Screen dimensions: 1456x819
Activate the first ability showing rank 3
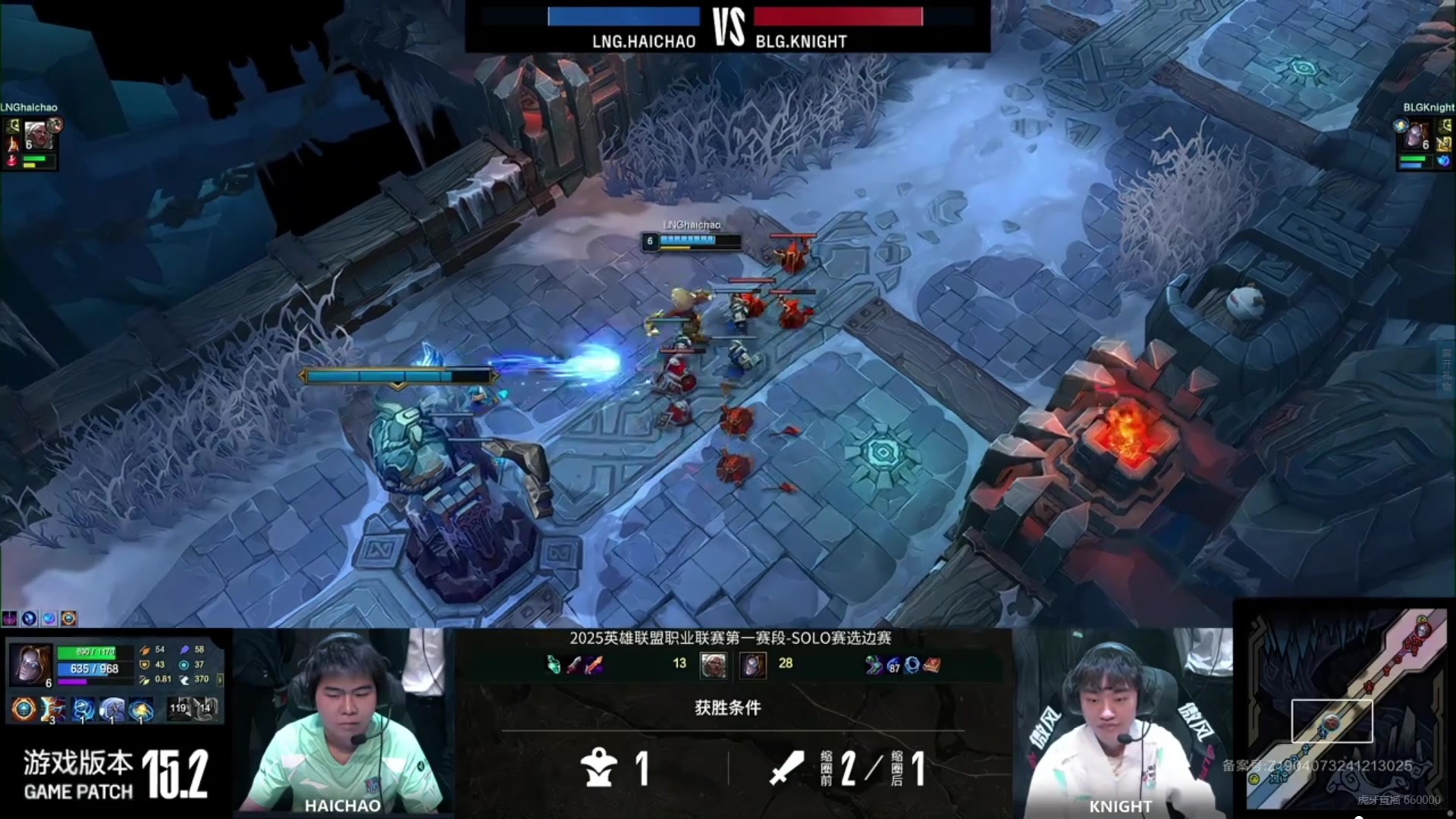click(x=53, y=710)
